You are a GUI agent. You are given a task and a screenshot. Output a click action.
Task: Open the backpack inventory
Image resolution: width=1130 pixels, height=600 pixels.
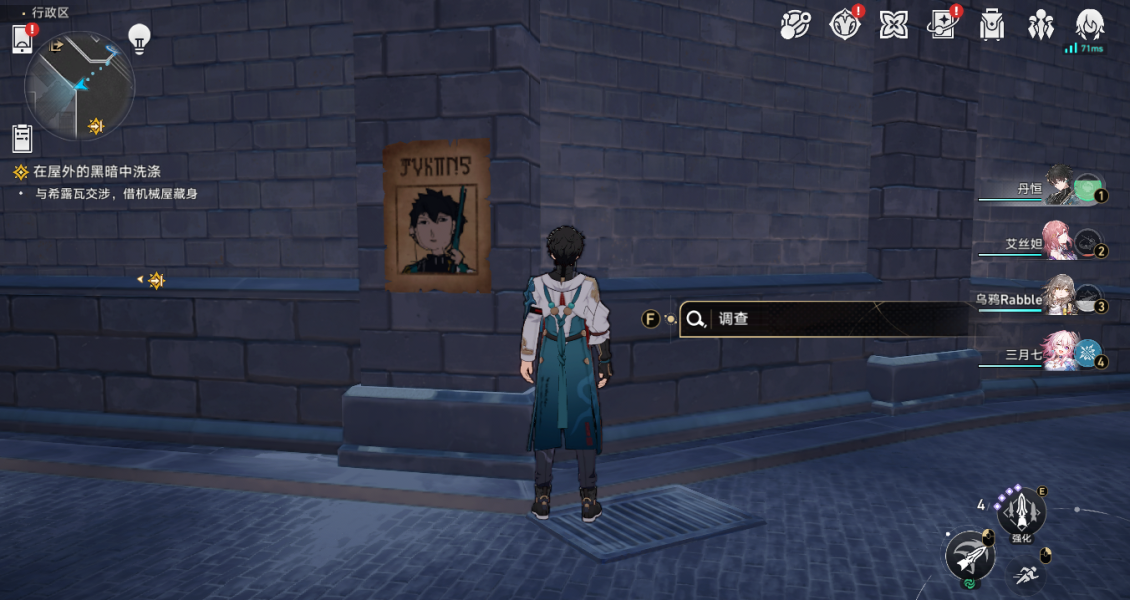tap(992, 25)
